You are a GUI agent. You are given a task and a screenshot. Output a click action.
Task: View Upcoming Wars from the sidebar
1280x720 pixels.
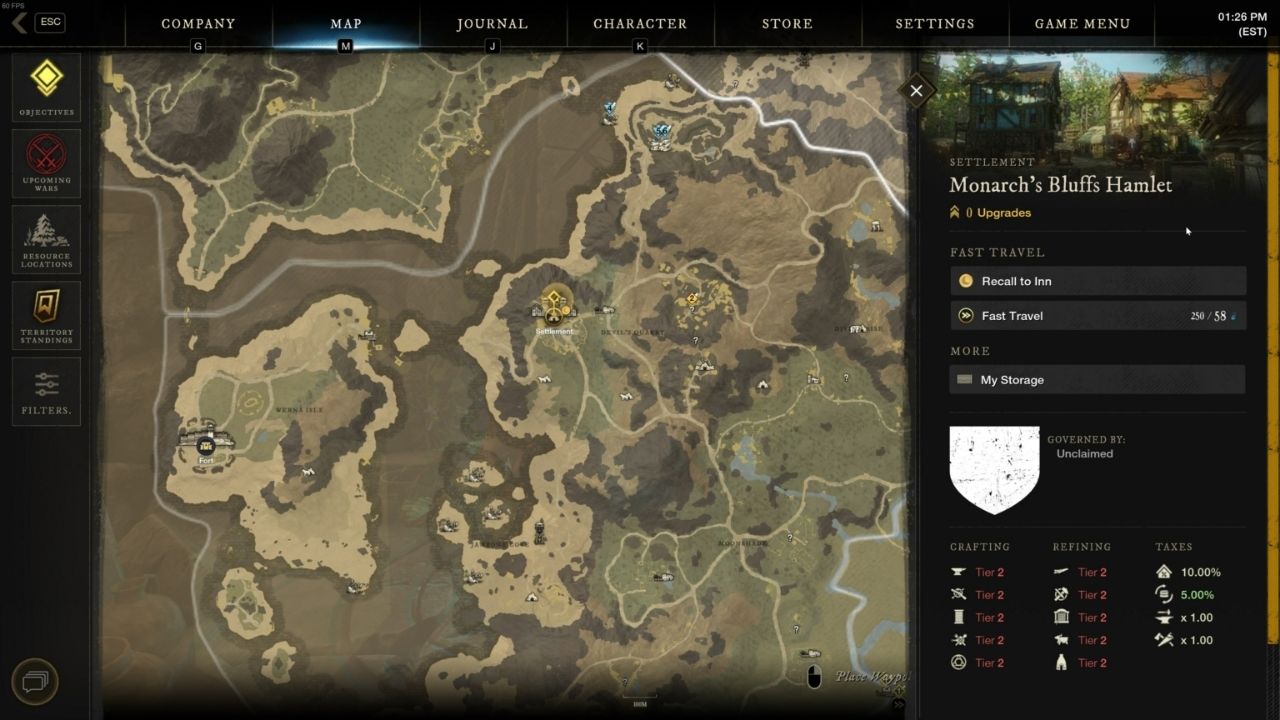click(x=46, y=163)
